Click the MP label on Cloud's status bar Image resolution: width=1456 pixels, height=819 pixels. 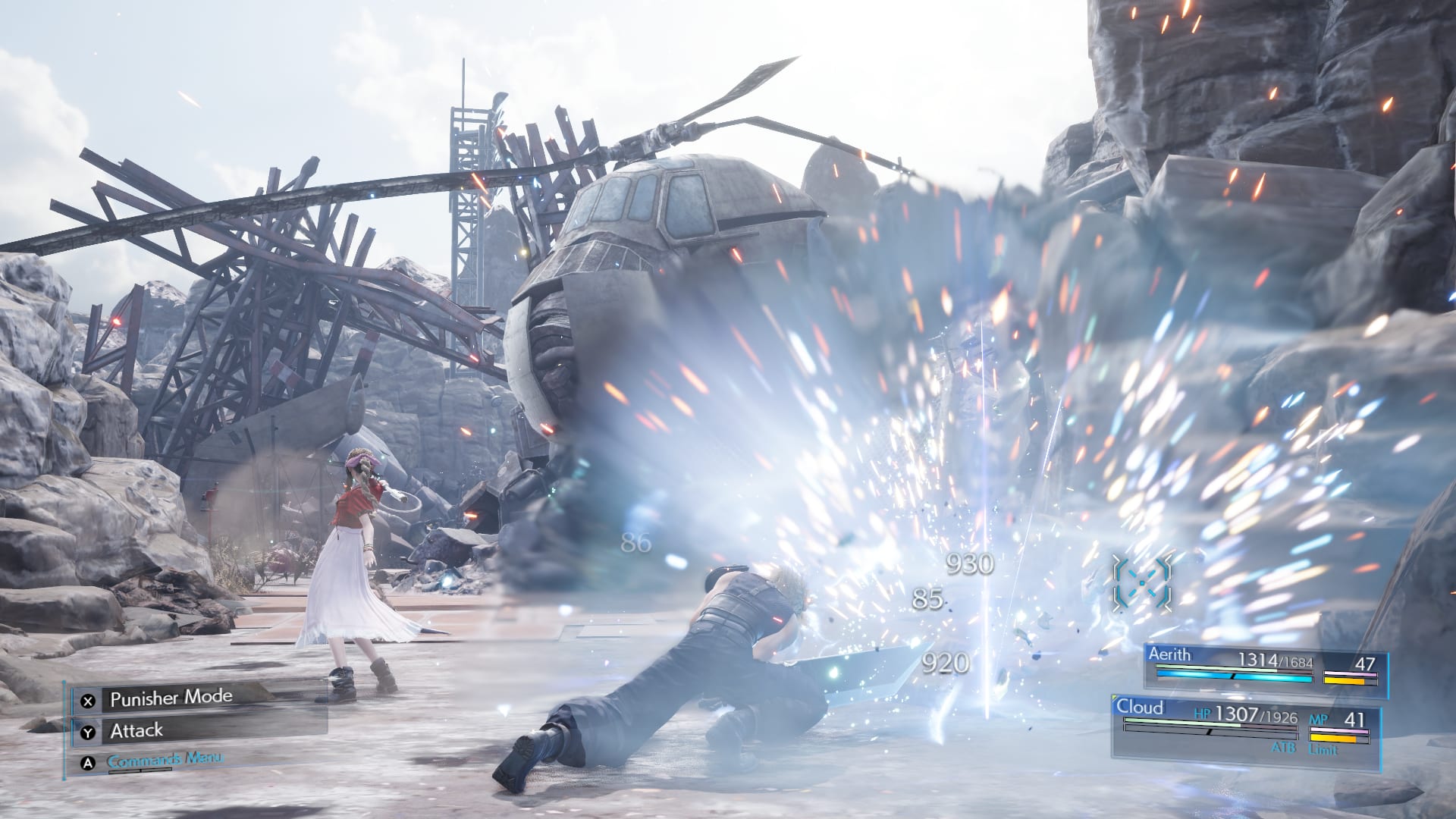[x=1319, y=720]
